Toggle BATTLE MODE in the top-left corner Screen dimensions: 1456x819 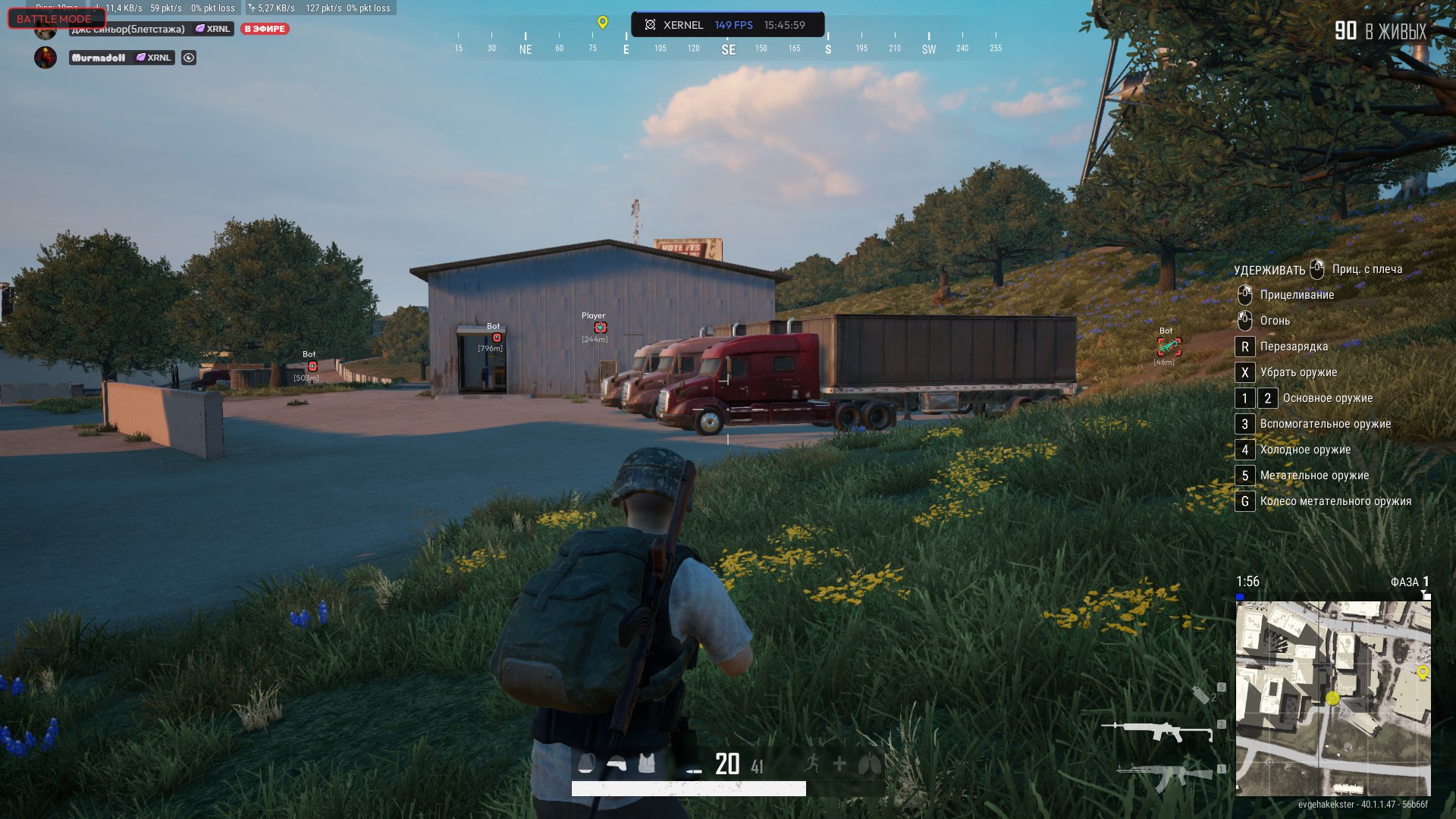click(x=55, y=18)
